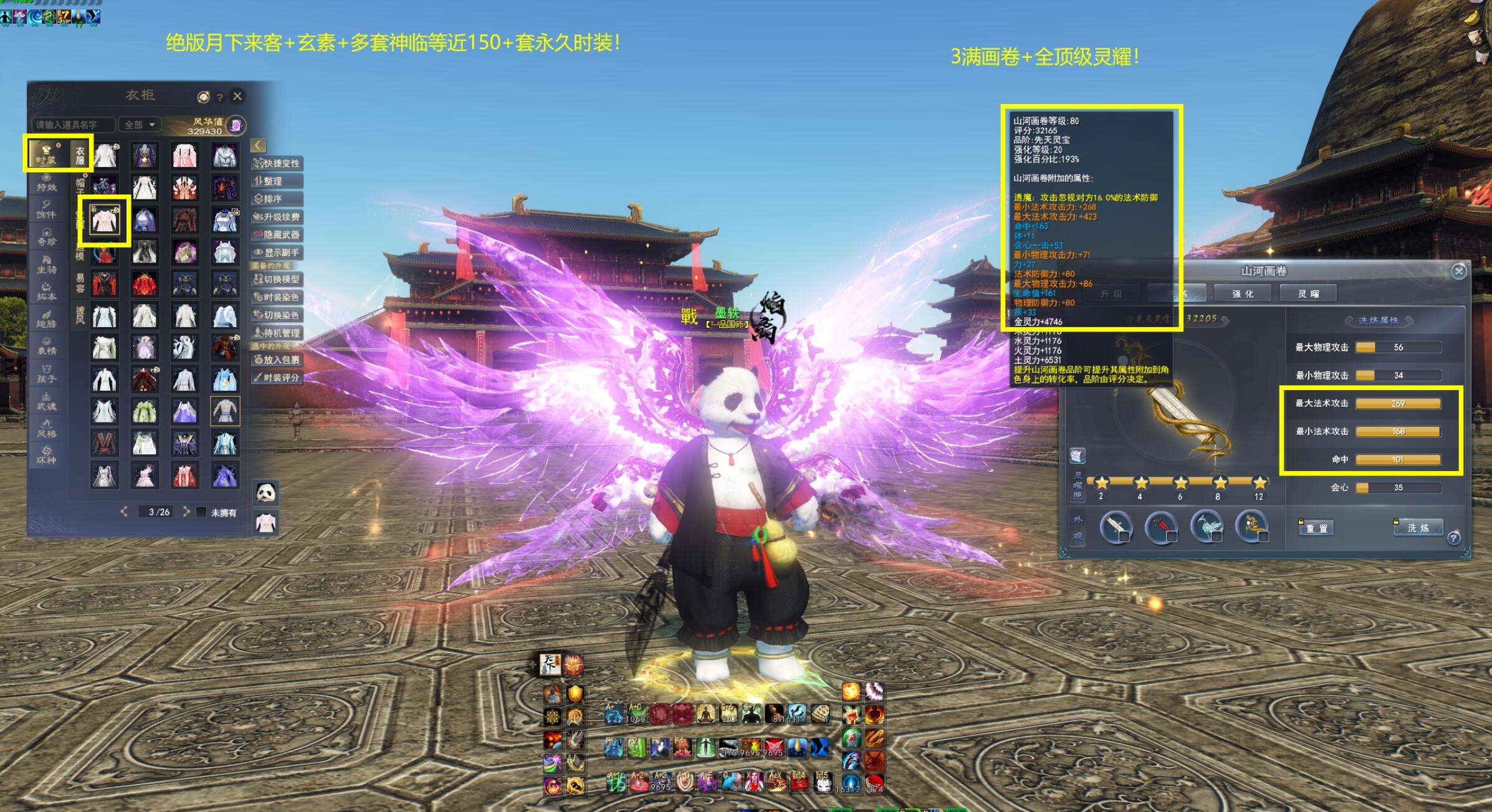Click the 放入包裹 button
This screenshot has height=812, width=1492.
pyautogui.click(x=277, y=360)
